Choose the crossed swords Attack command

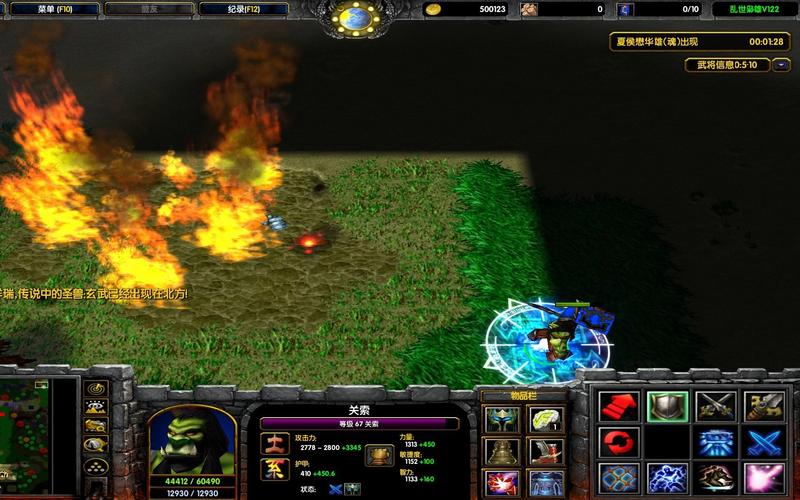pyautogui.click(x=716, y=406)
